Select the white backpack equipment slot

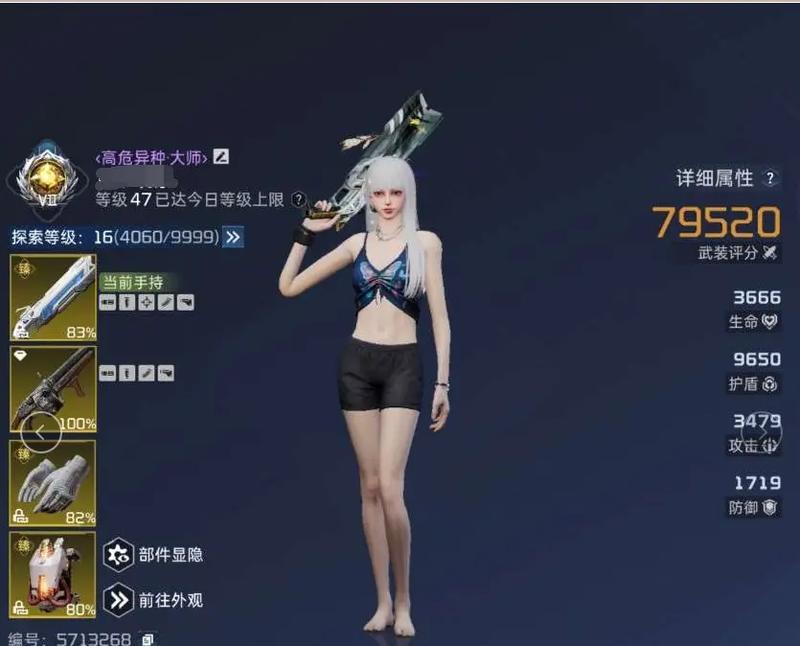coord(53,576)
